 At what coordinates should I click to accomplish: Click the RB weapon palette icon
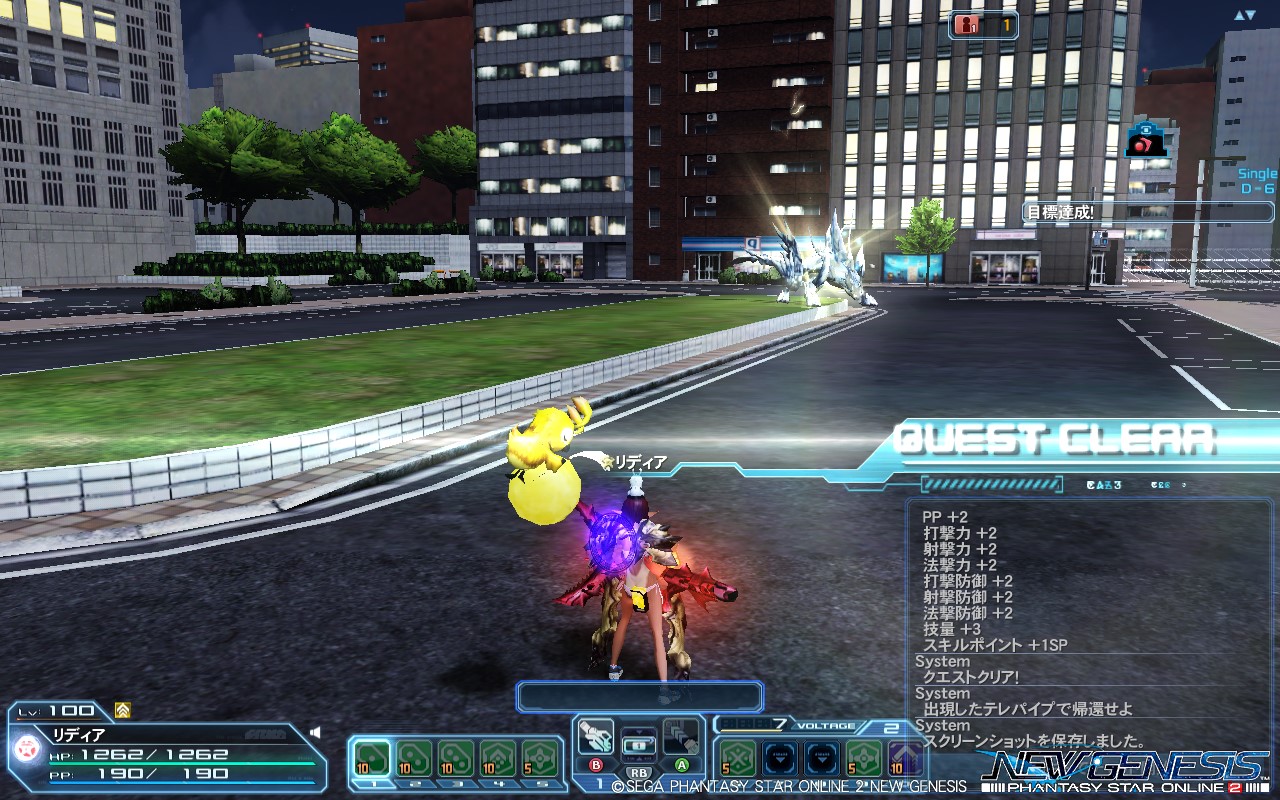click(x=639, y=742)
